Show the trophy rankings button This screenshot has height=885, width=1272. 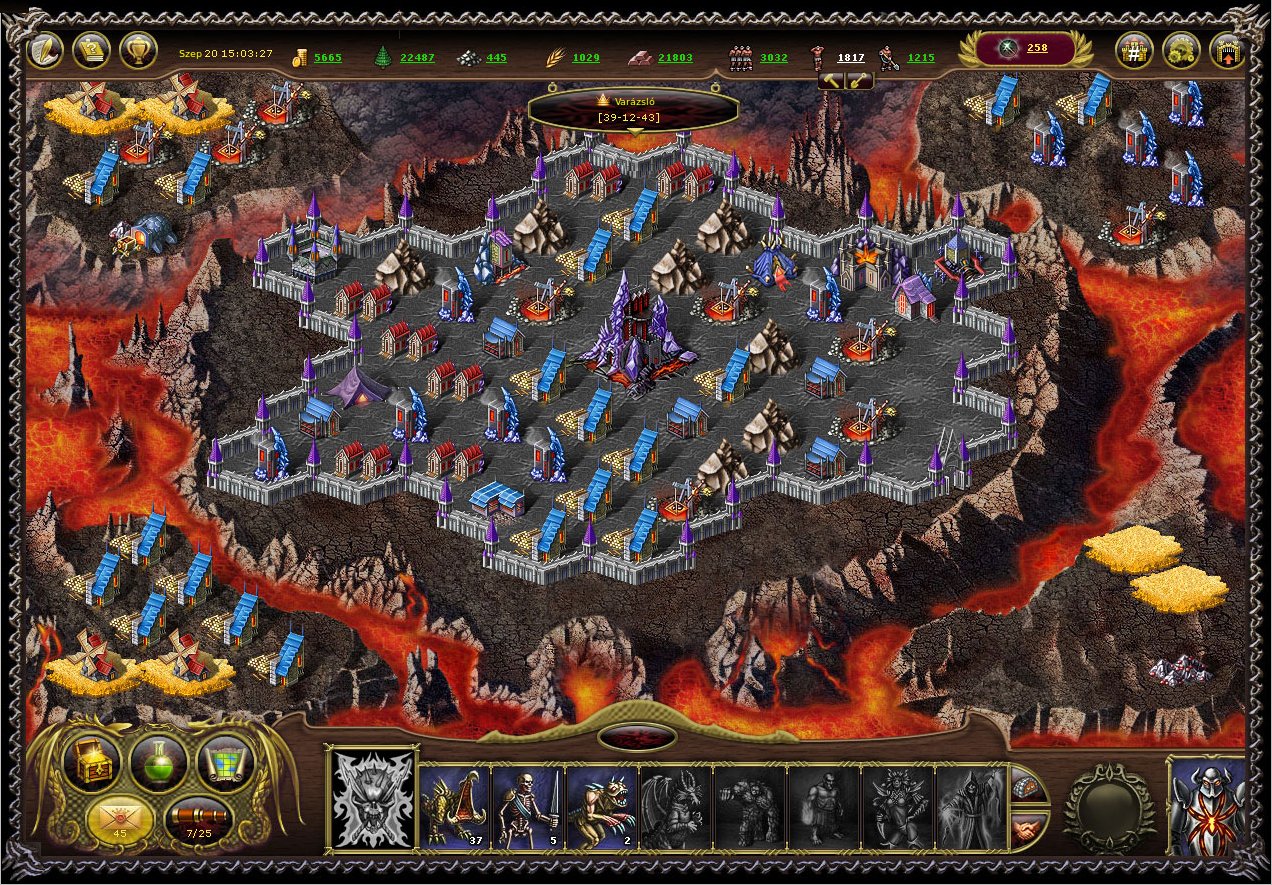point(138,50)
